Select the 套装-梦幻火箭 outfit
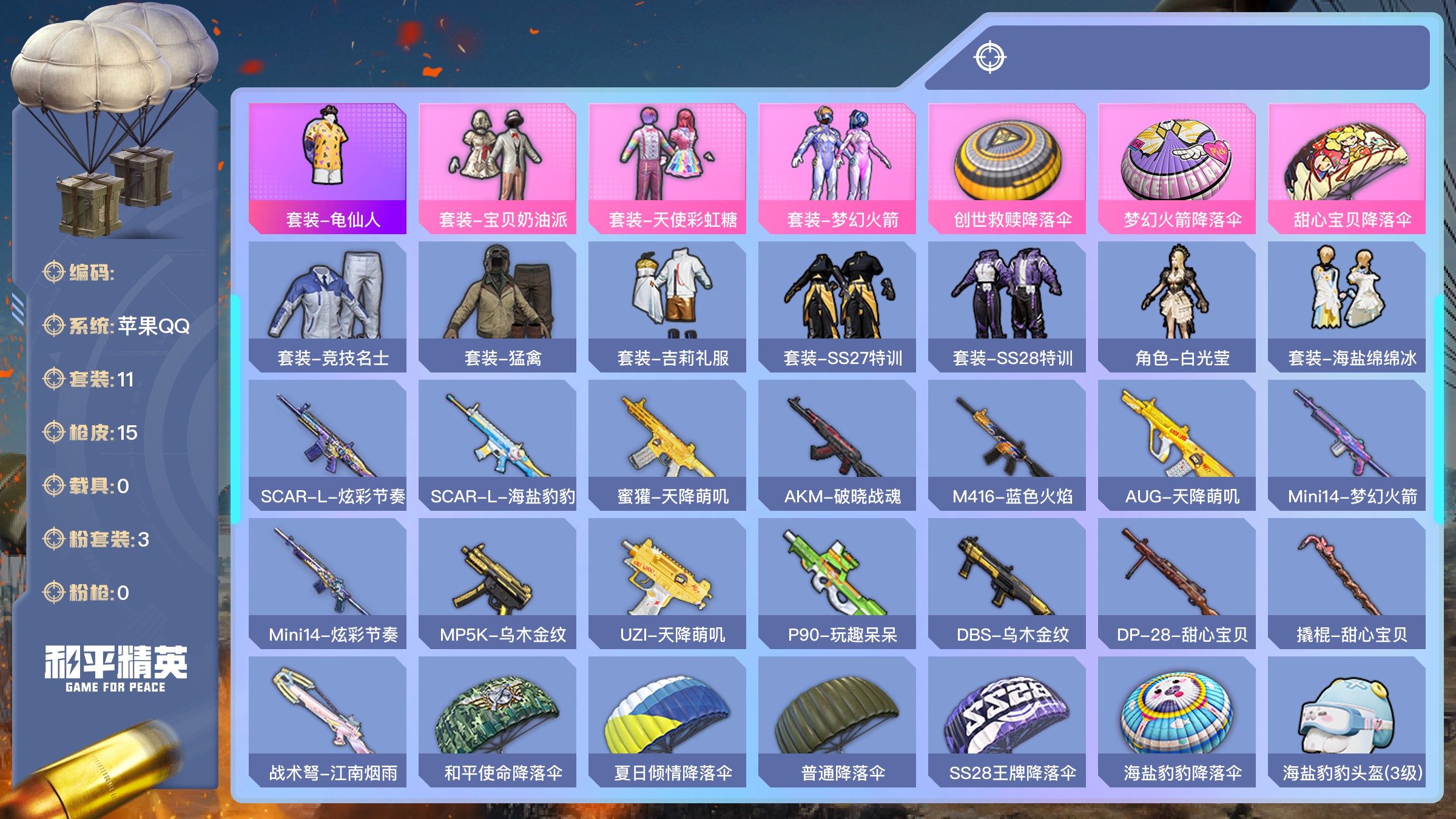 [x=837, y=169]
